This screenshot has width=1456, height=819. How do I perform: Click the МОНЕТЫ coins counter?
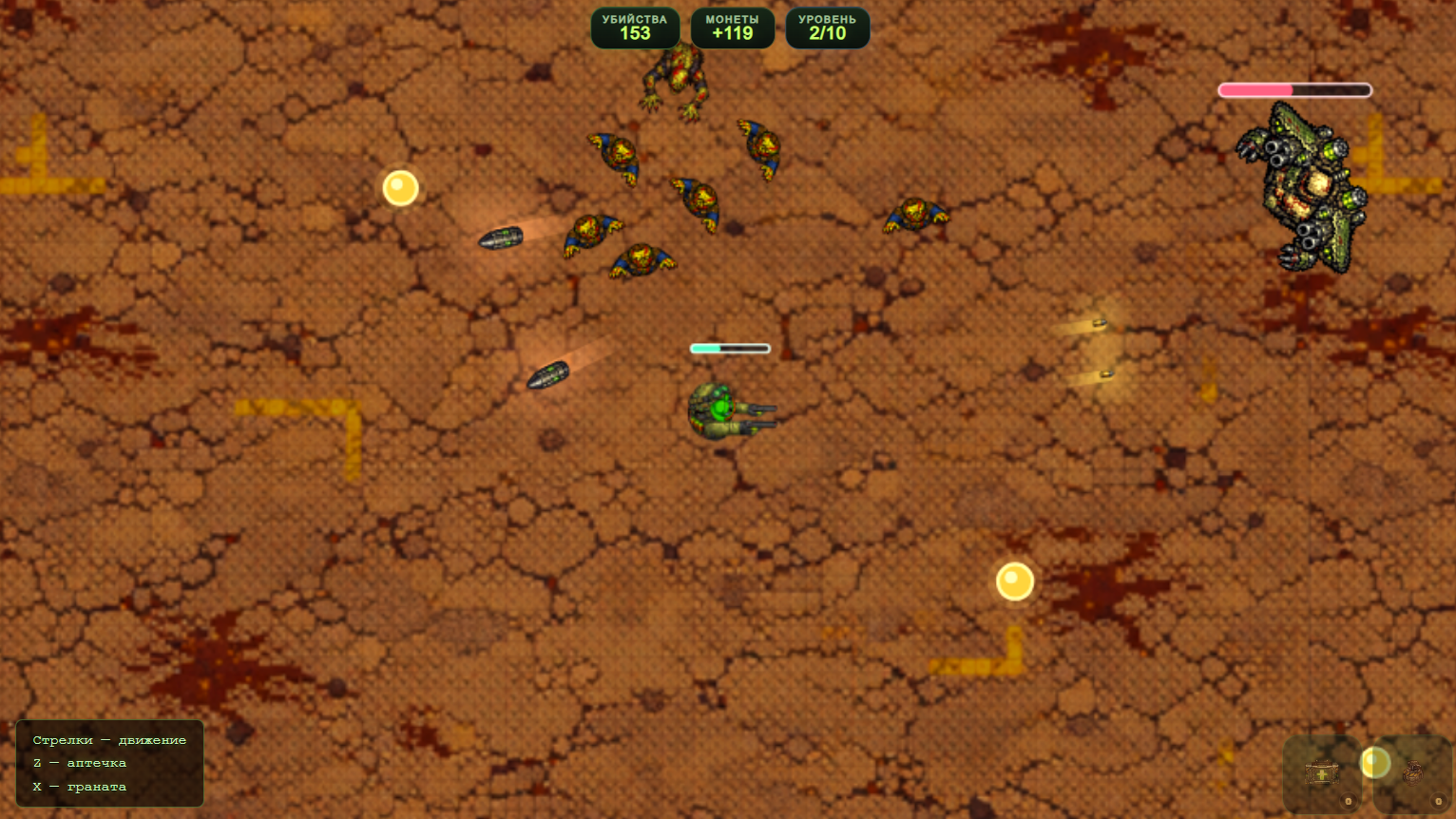tap(733, 27)
